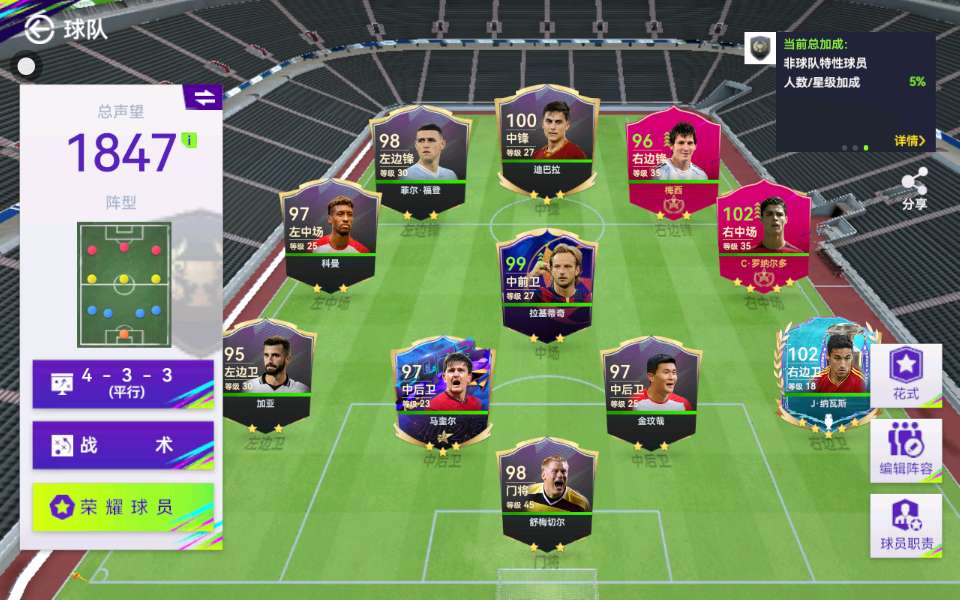Click the swap arrows icon above reputation
Image resolution: width=960 pixels, height=600 pixels.
pos(203,97)
